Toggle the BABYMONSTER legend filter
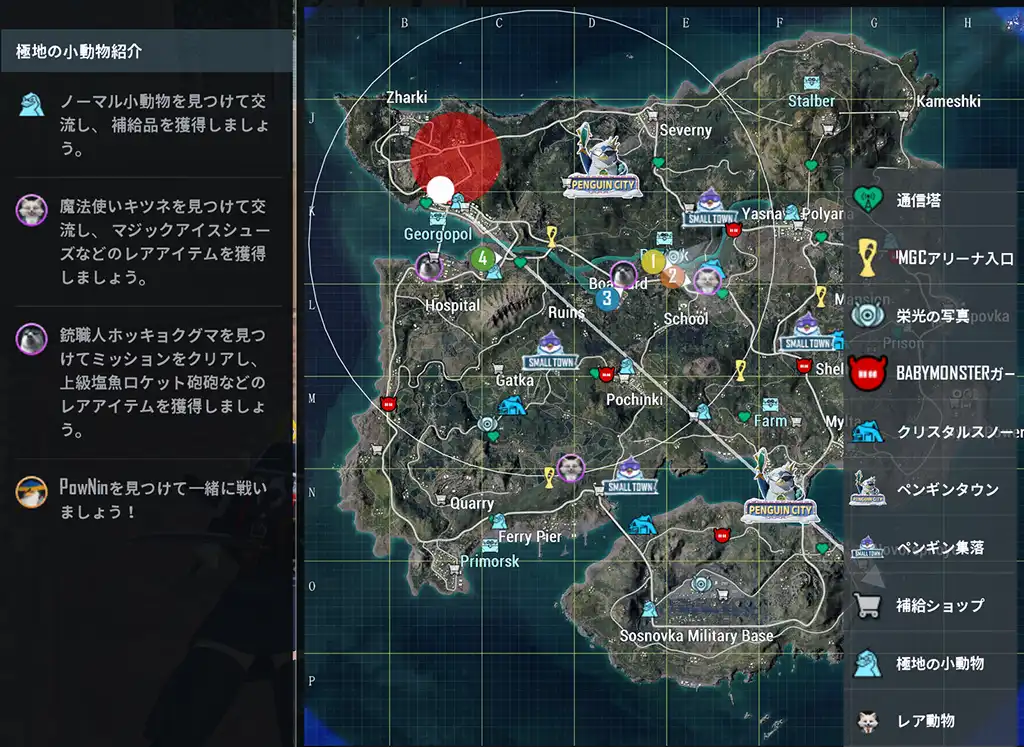The width and height of the screenshot is (1024, 747). coord(930,374)
